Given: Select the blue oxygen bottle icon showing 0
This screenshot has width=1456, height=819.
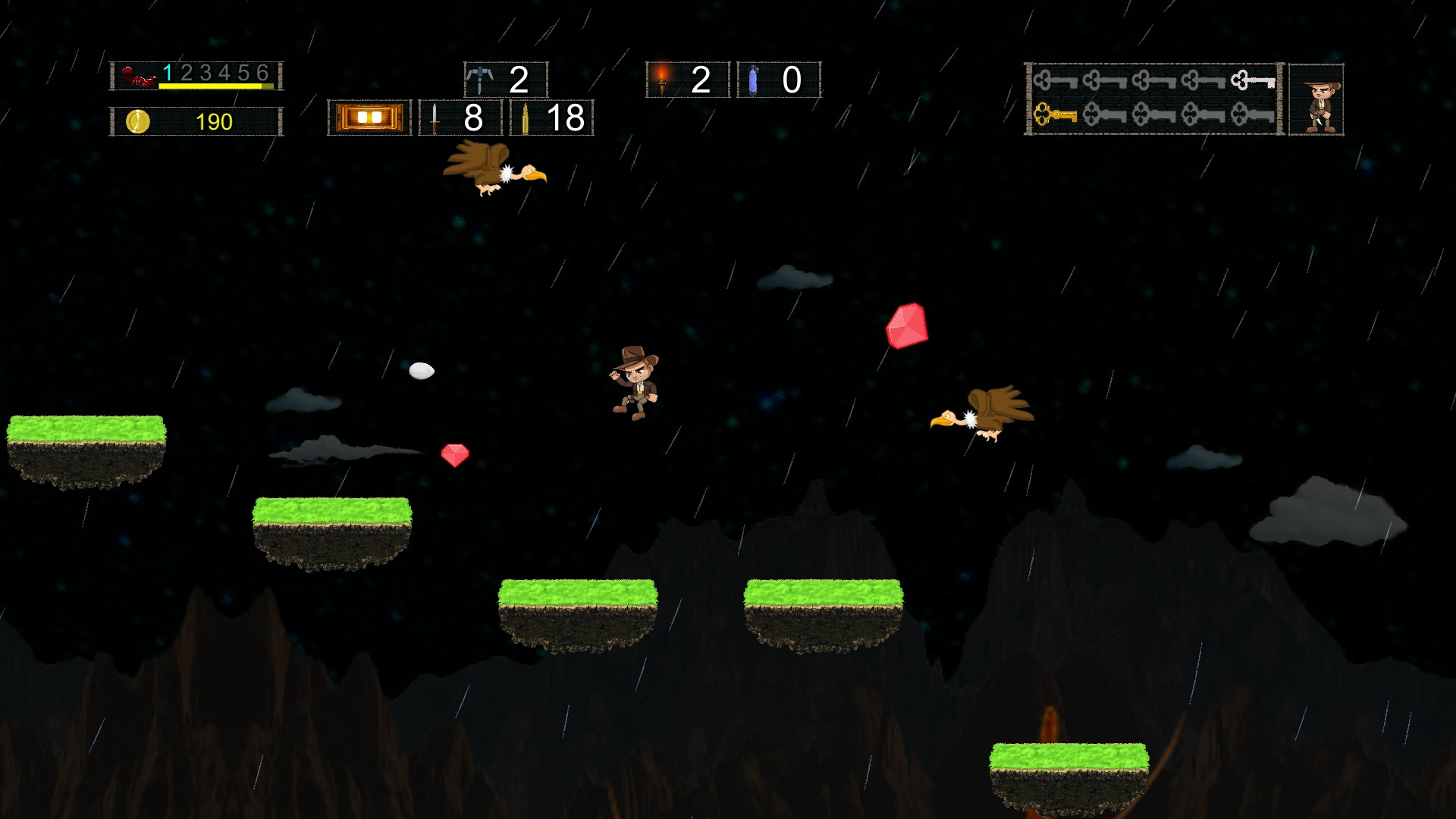Looking at the screenshot, I should click(753, 79).
